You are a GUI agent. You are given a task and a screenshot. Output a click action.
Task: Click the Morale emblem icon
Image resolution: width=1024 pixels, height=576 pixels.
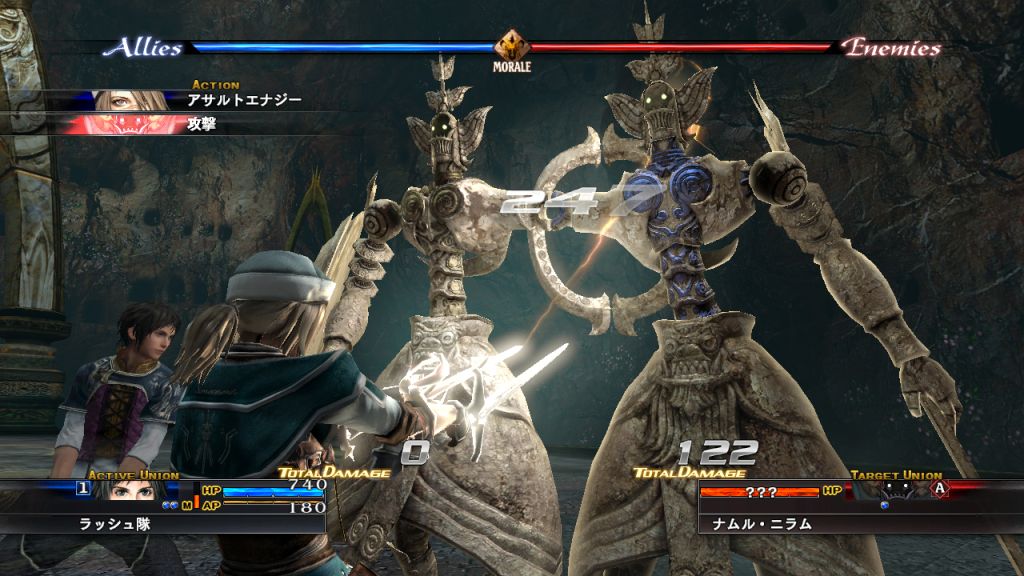[511, 46]
